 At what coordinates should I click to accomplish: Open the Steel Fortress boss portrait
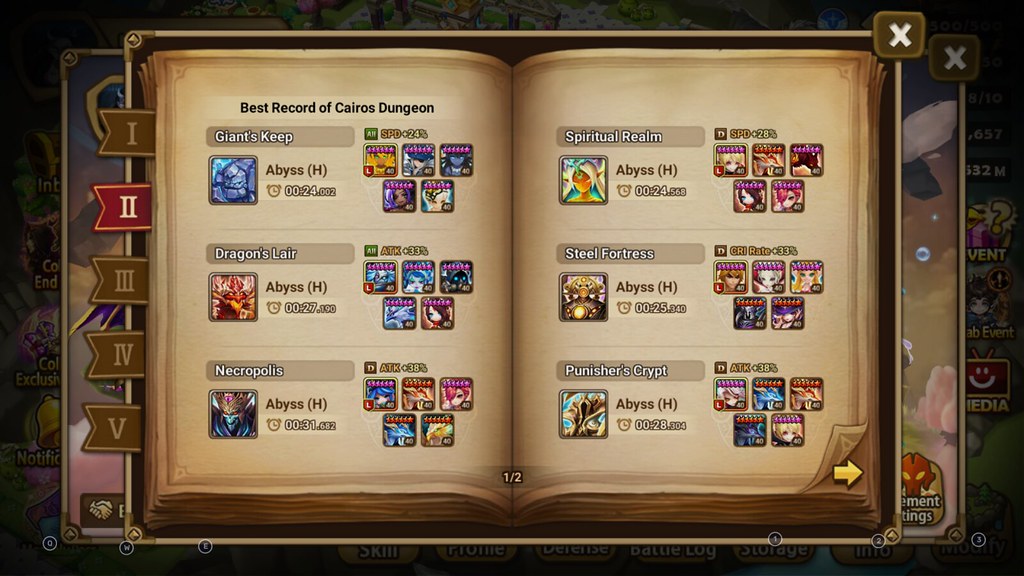[x=583, y=297]
